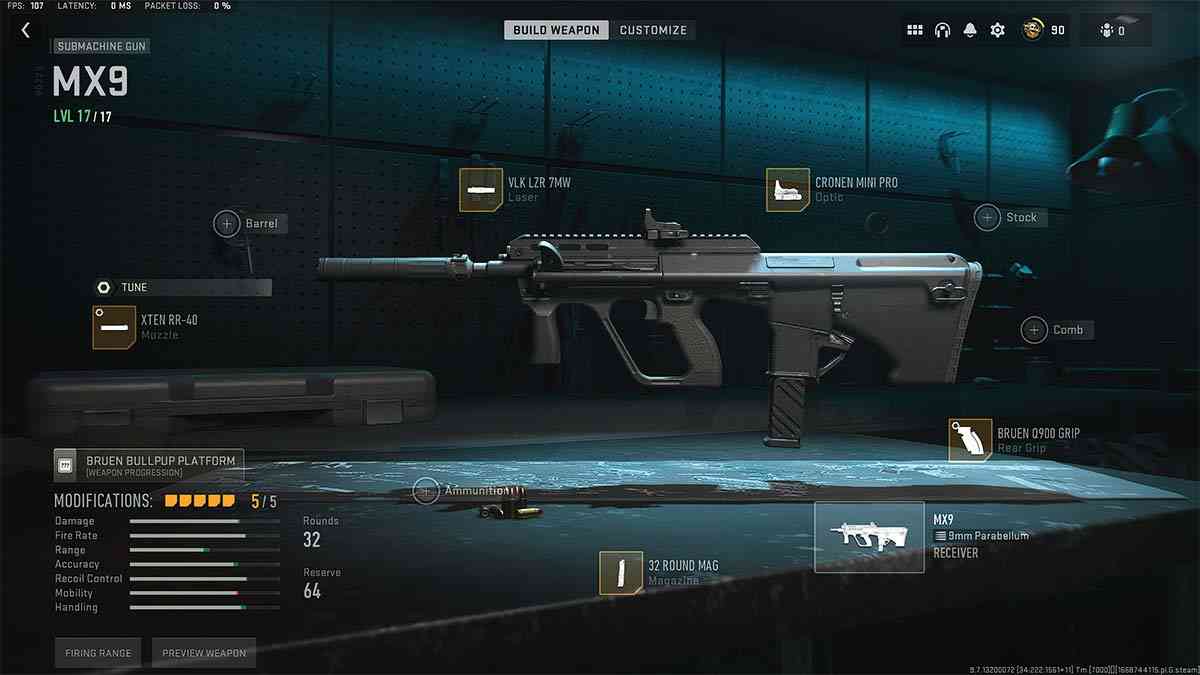Switch to the Customize tab
The height and width of the screenshot is (675, 1200).
coord(653,30)
